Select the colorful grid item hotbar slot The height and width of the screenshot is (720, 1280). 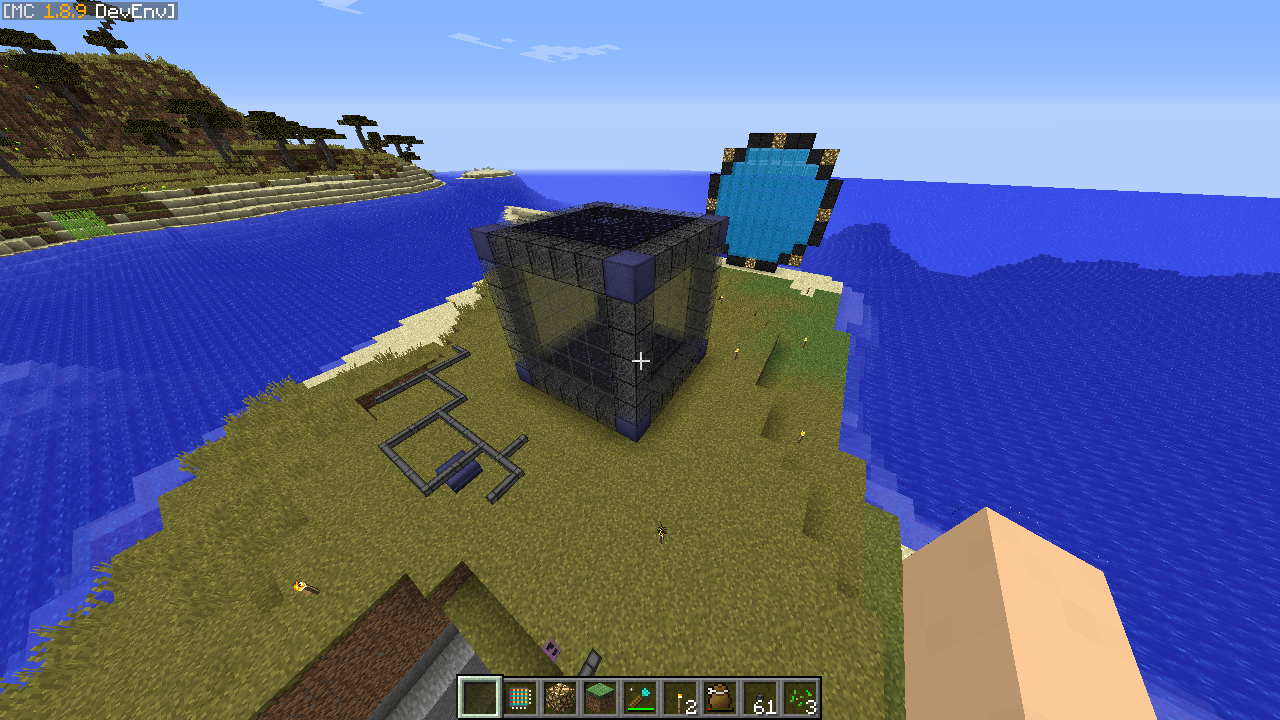[520, 697]
